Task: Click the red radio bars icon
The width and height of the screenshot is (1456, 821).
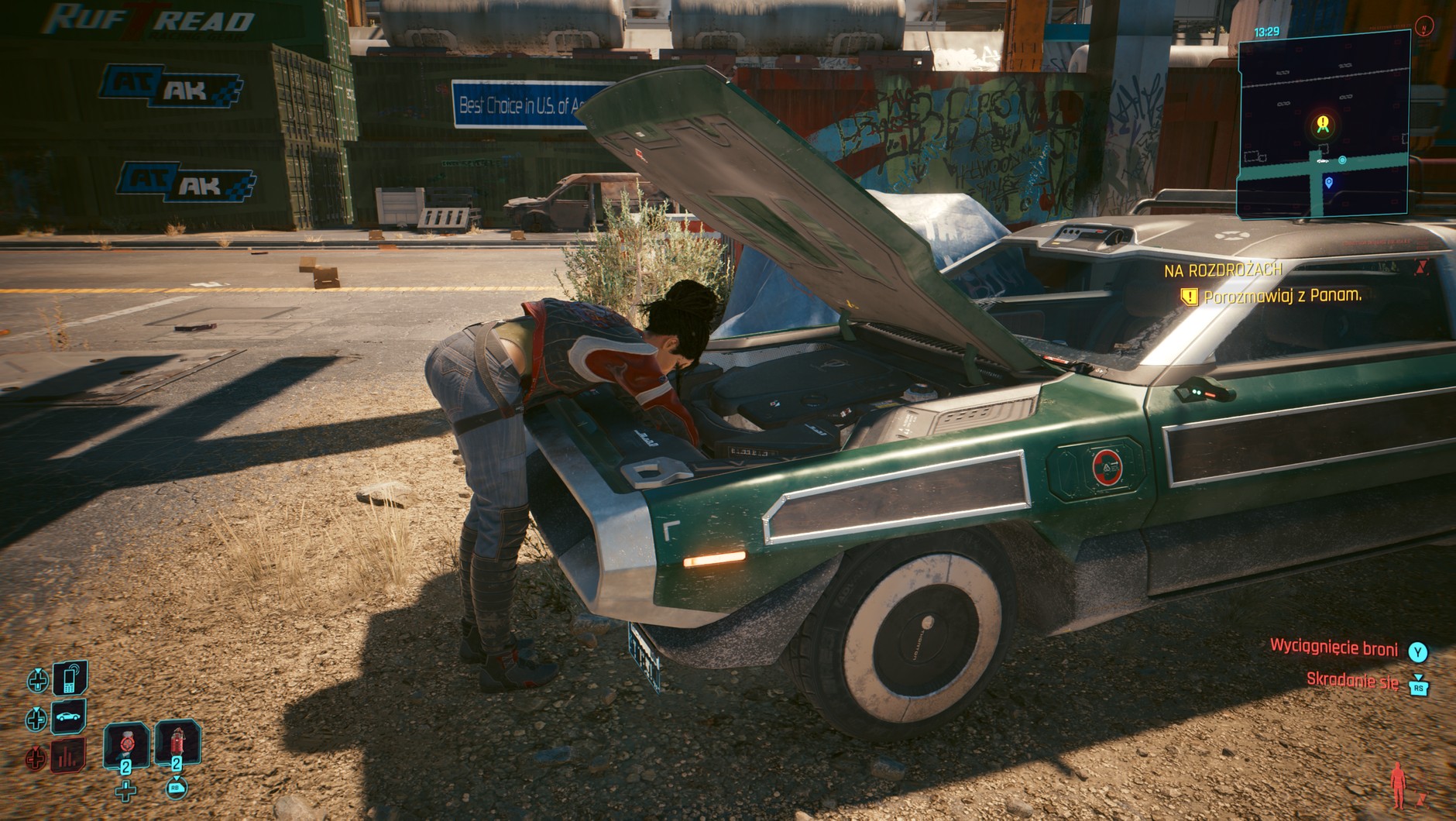Action: tap(68, 755)
